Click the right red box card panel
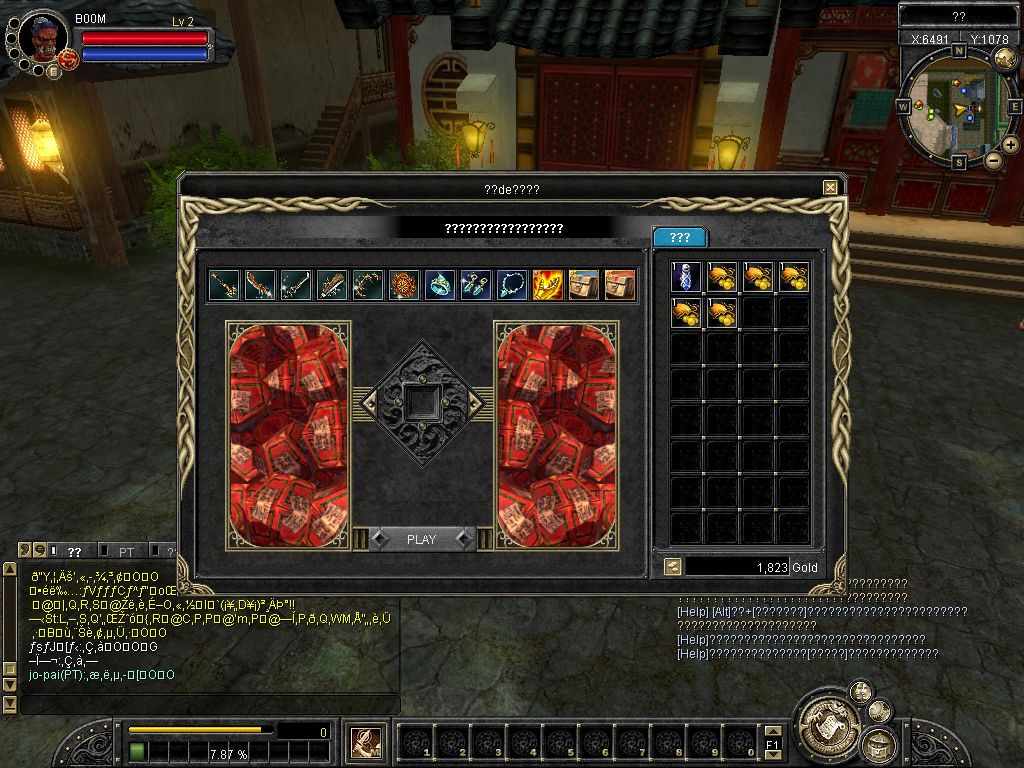The image size is (1024, 768). 556,435
